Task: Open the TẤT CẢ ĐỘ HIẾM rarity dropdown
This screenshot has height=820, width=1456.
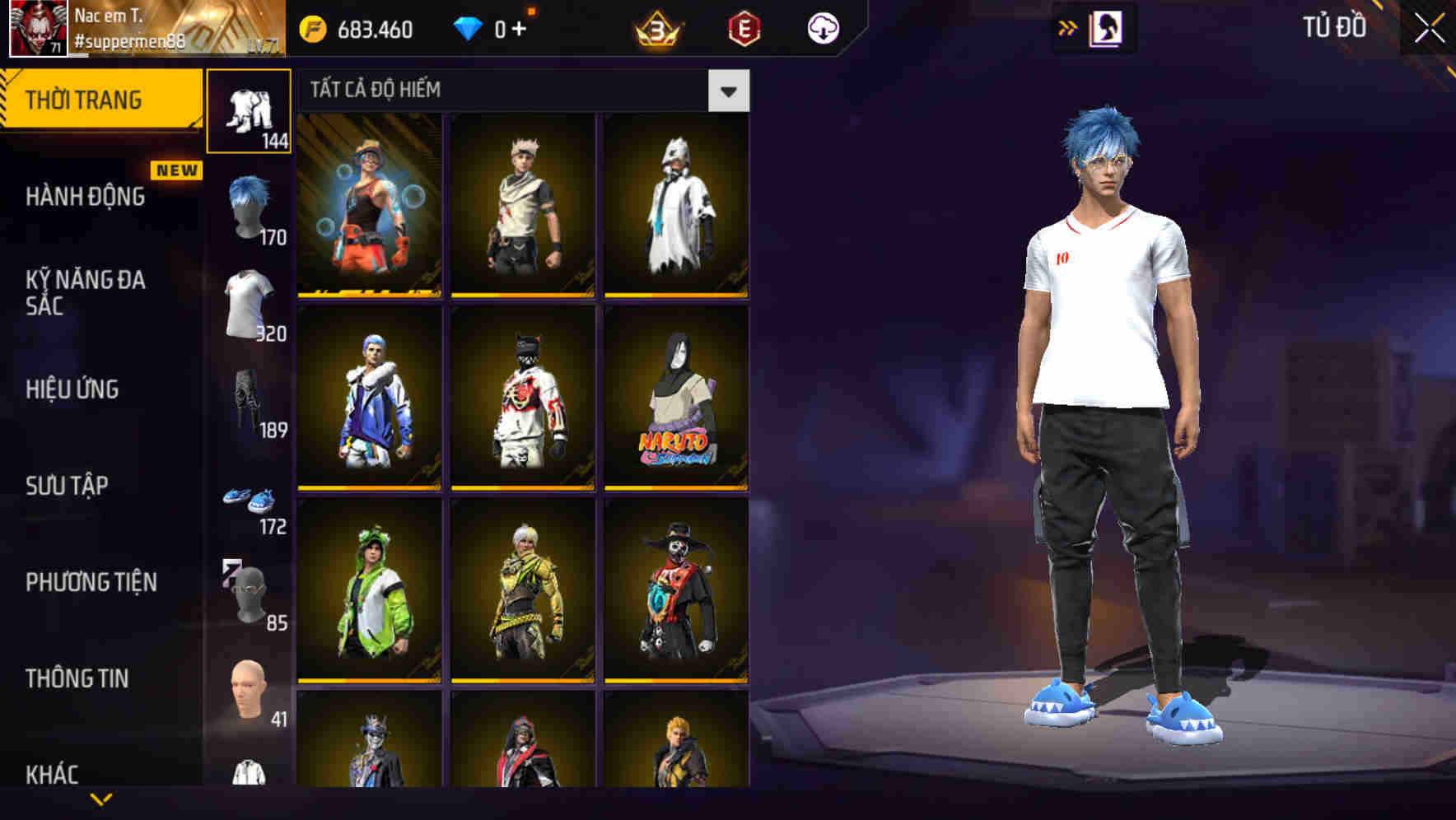Action: [728, 90]
